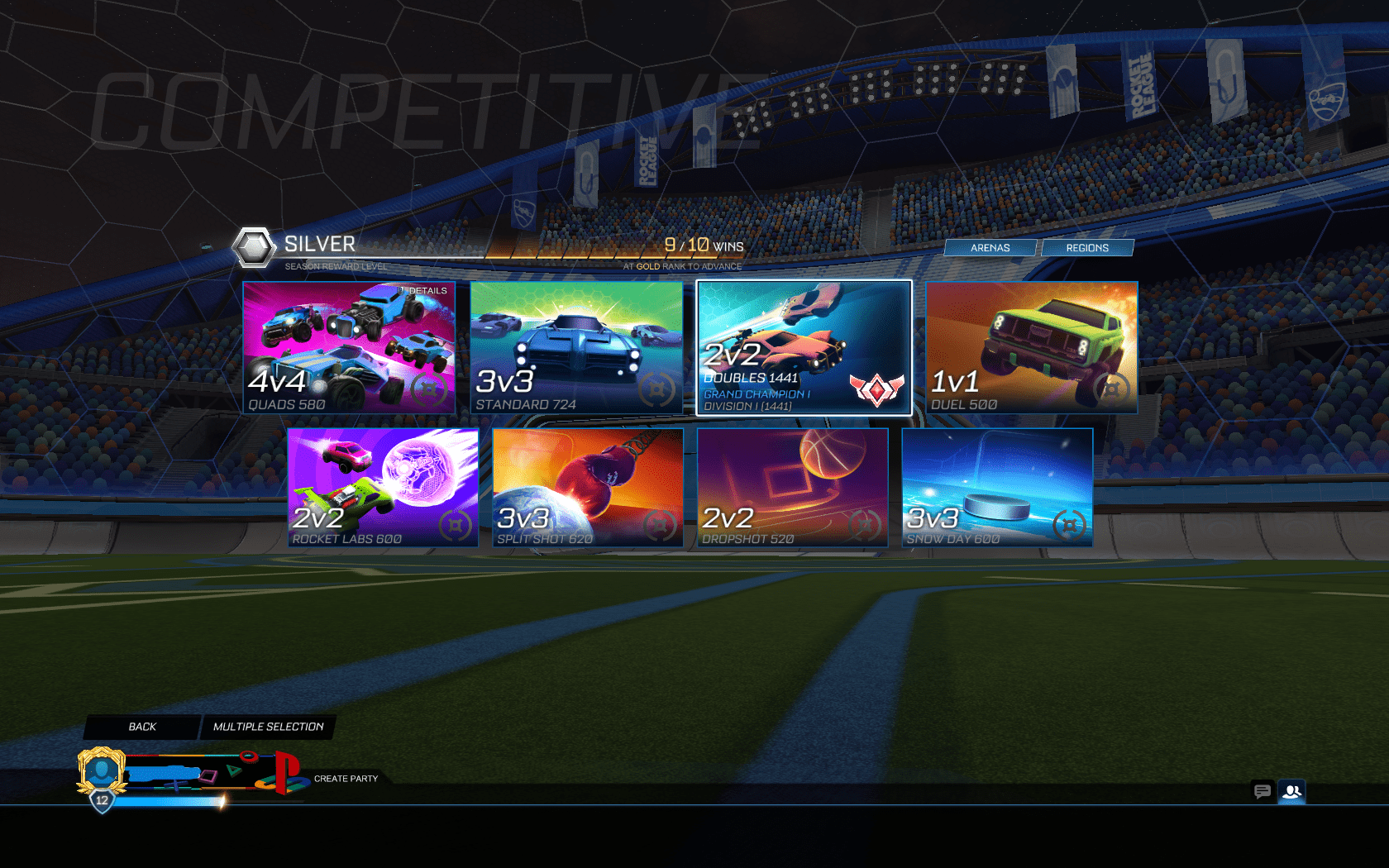Screen dimensions: 1389x868
Task: Open the Arenas selection
Action: coord(990,247)
